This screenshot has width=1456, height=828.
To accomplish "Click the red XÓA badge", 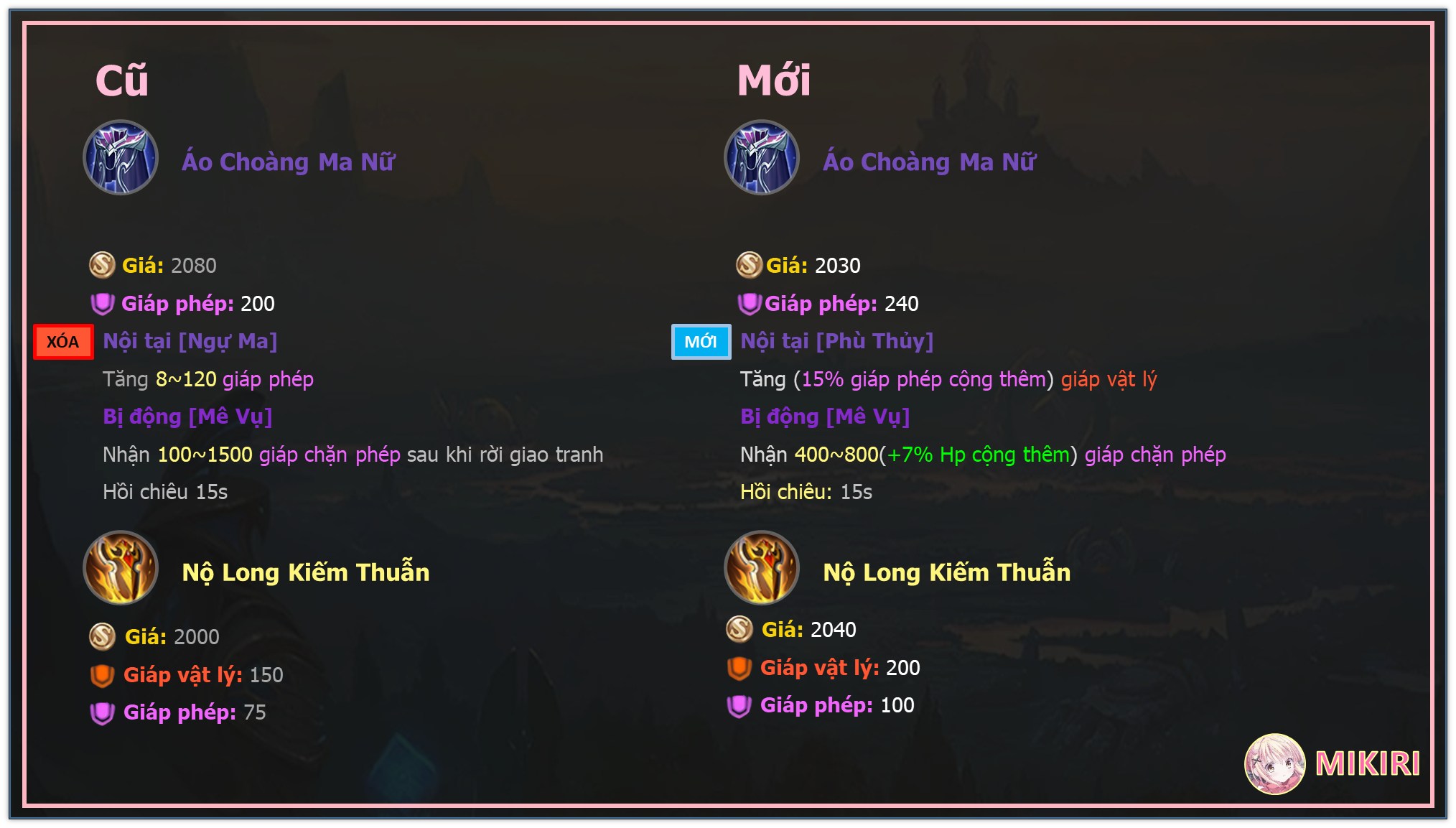I will [x=63, y=342].
